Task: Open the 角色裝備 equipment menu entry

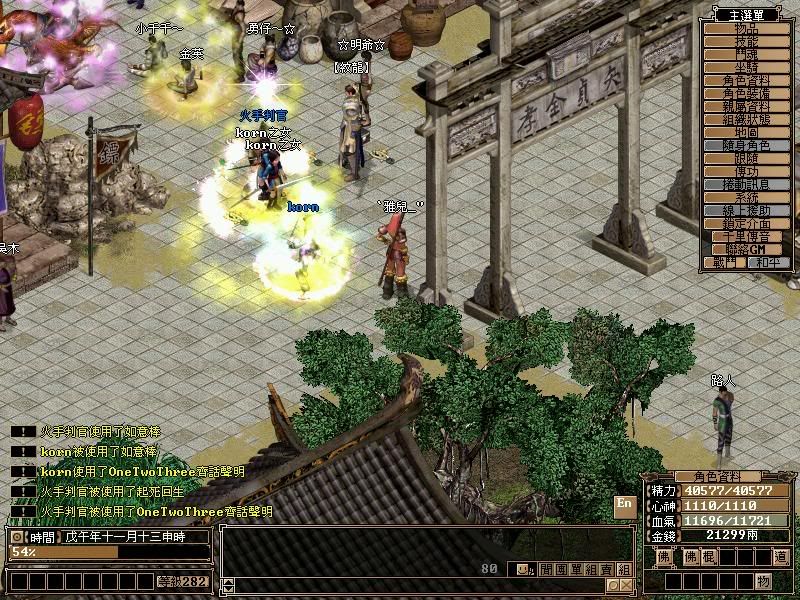Action: pos(746,94)
